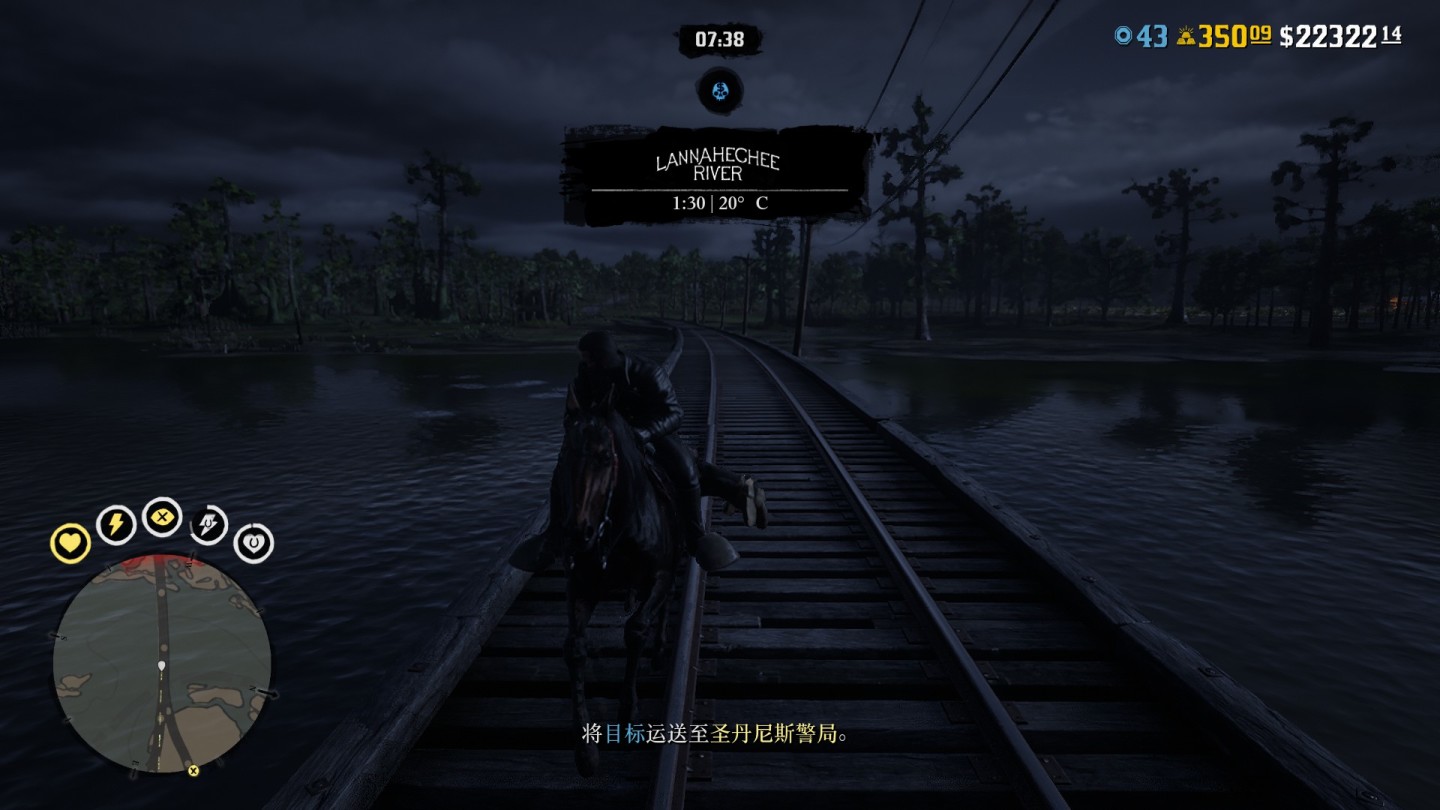The height and width of the screenshot is (810, 1440).
Task: Click the Lannahechee River location banner
Action: point(719,176)
